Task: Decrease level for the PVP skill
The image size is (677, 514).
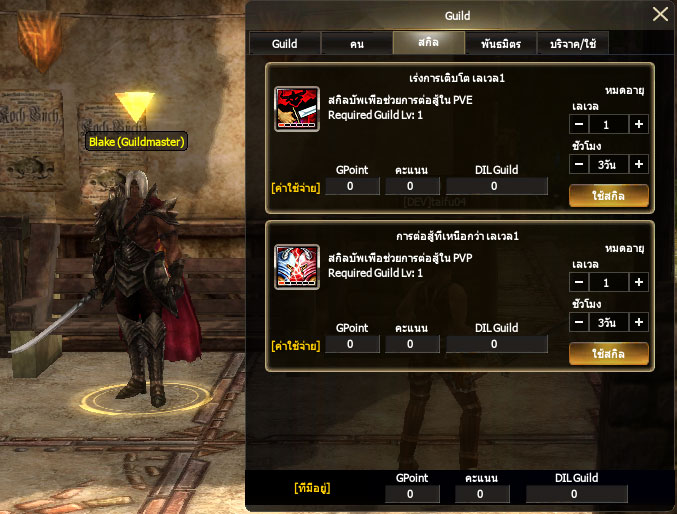Action: point(580,283)
